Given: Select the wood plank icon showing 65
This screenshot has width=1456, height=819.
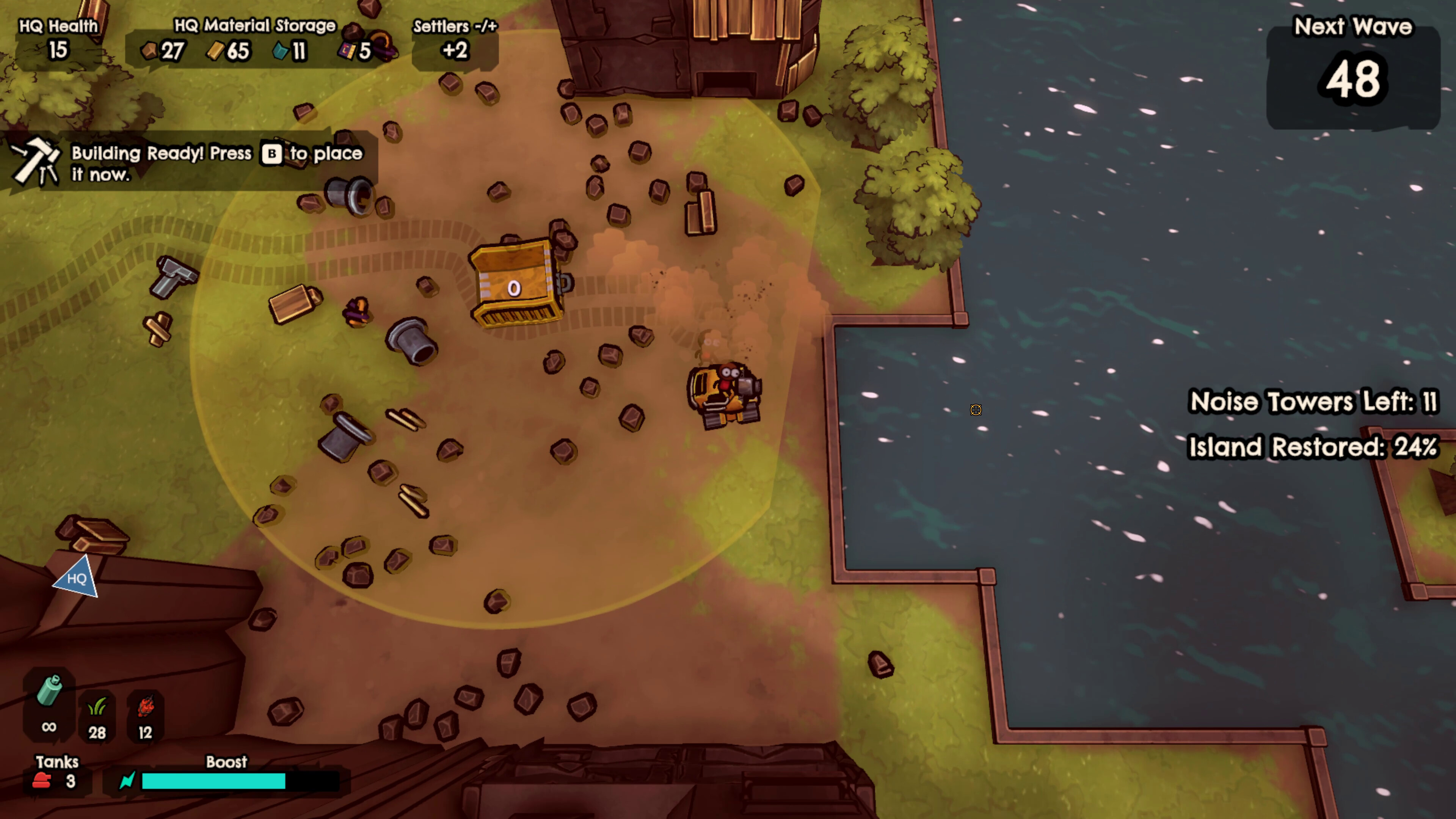Looking at the screenshot, I should 217,52.
